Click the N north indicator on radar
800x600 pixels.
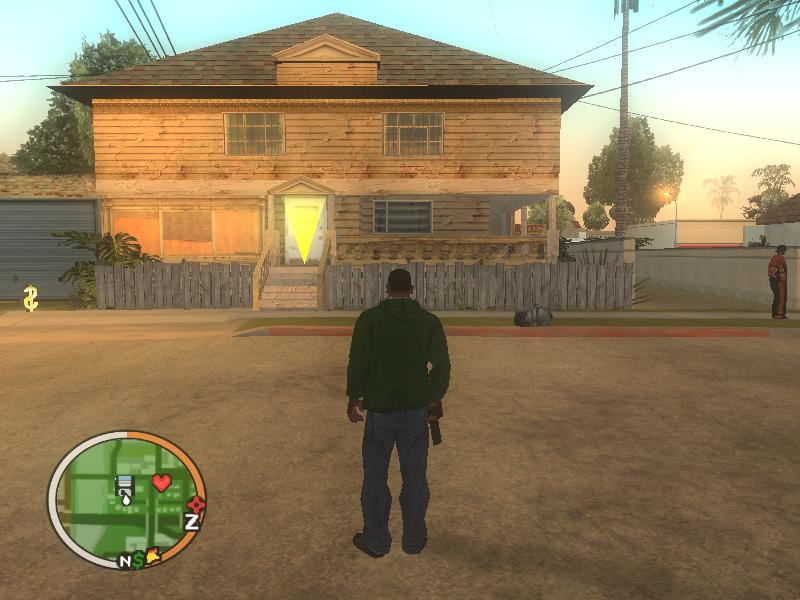click(x=126, y=561)
